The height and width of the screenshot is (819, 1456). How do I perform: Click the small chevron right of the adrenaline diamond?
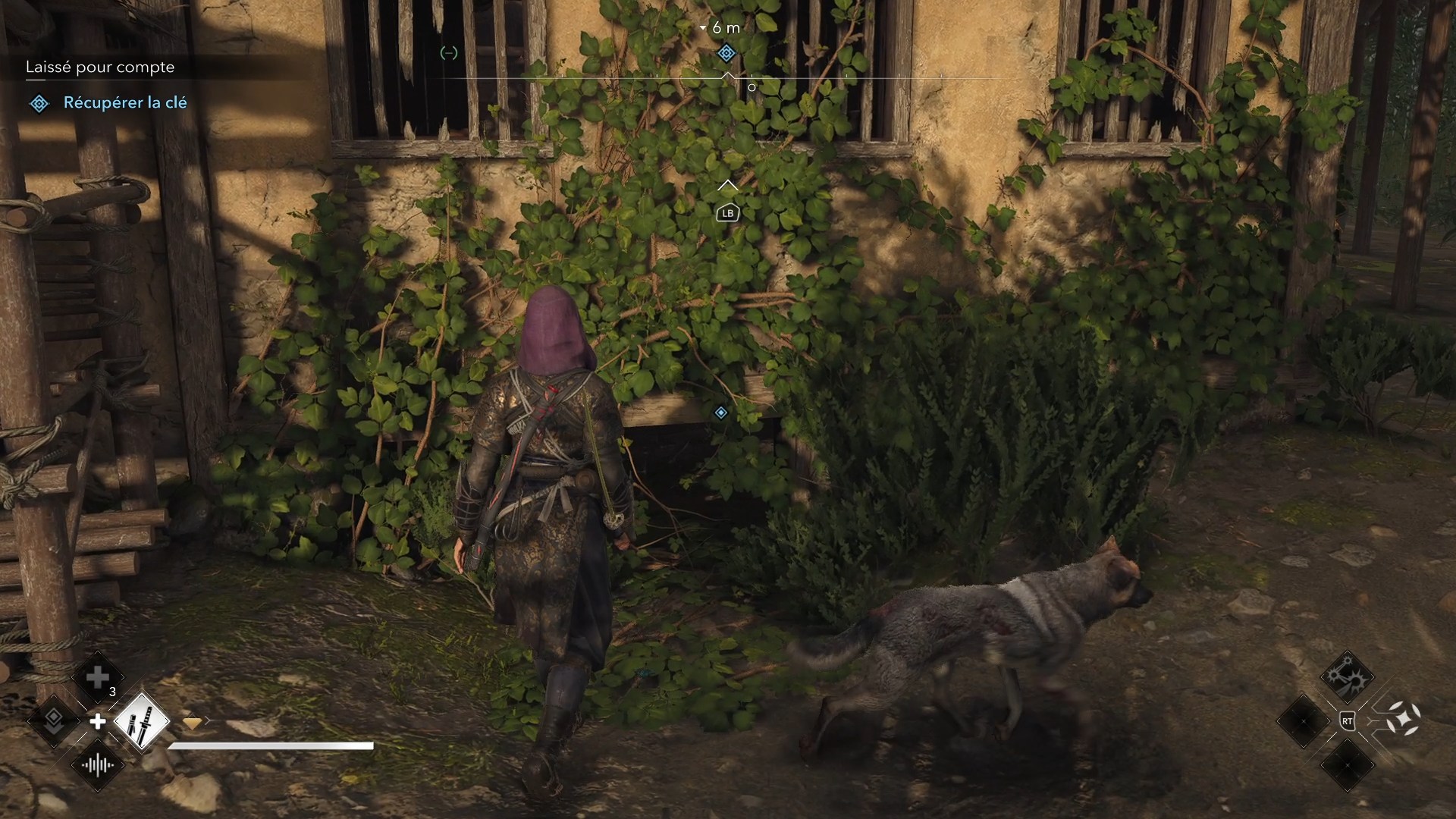tap(209, 720)
